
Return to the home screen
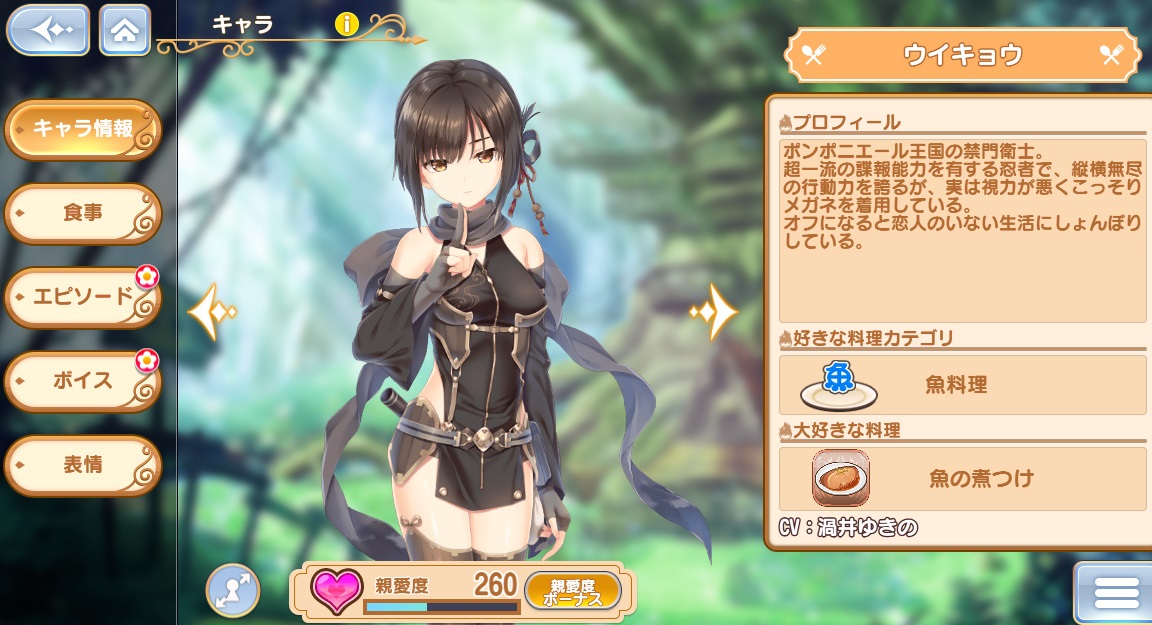125,30
